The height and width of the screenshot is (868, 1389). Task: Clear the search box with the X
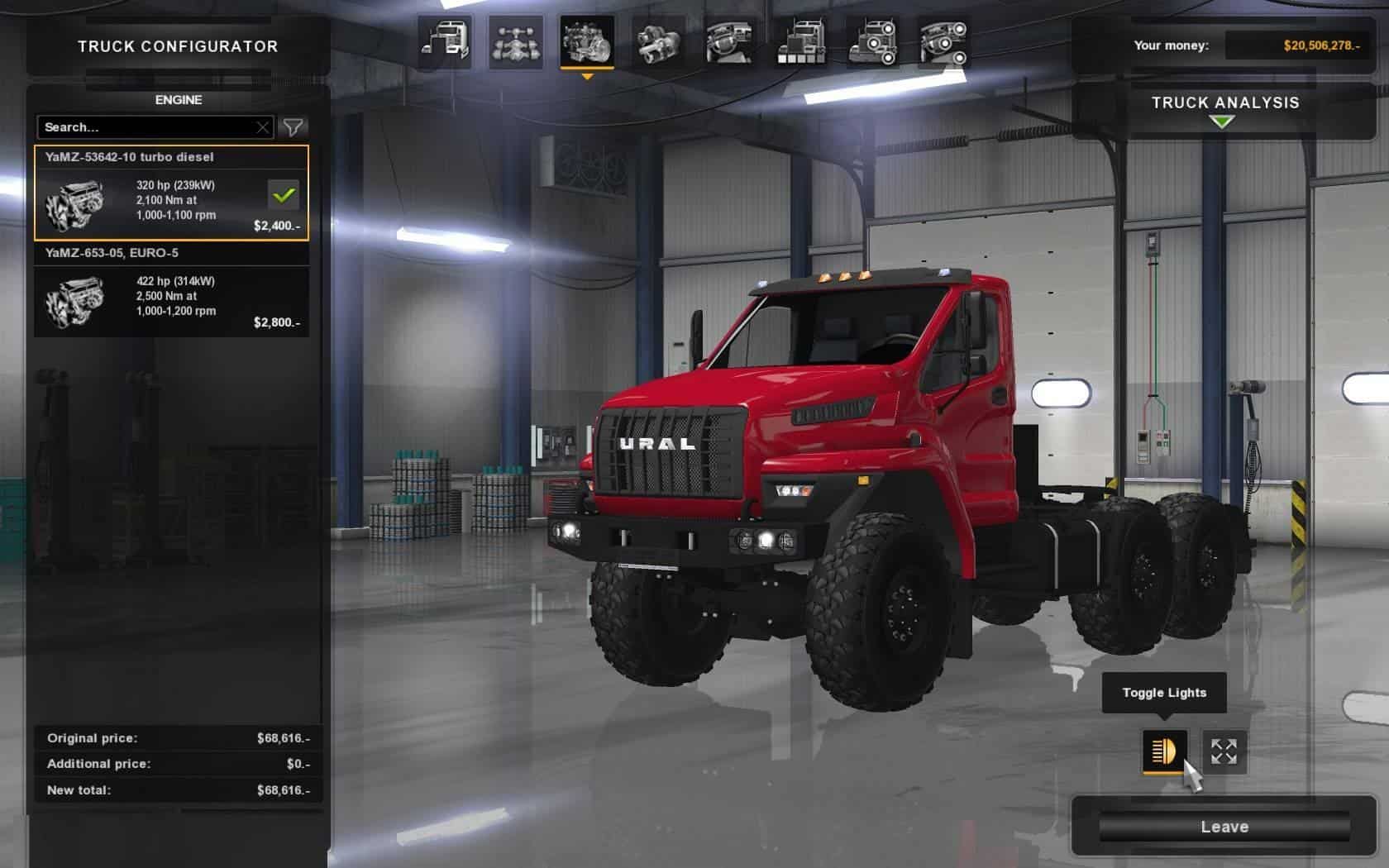[x=263, y=127]
